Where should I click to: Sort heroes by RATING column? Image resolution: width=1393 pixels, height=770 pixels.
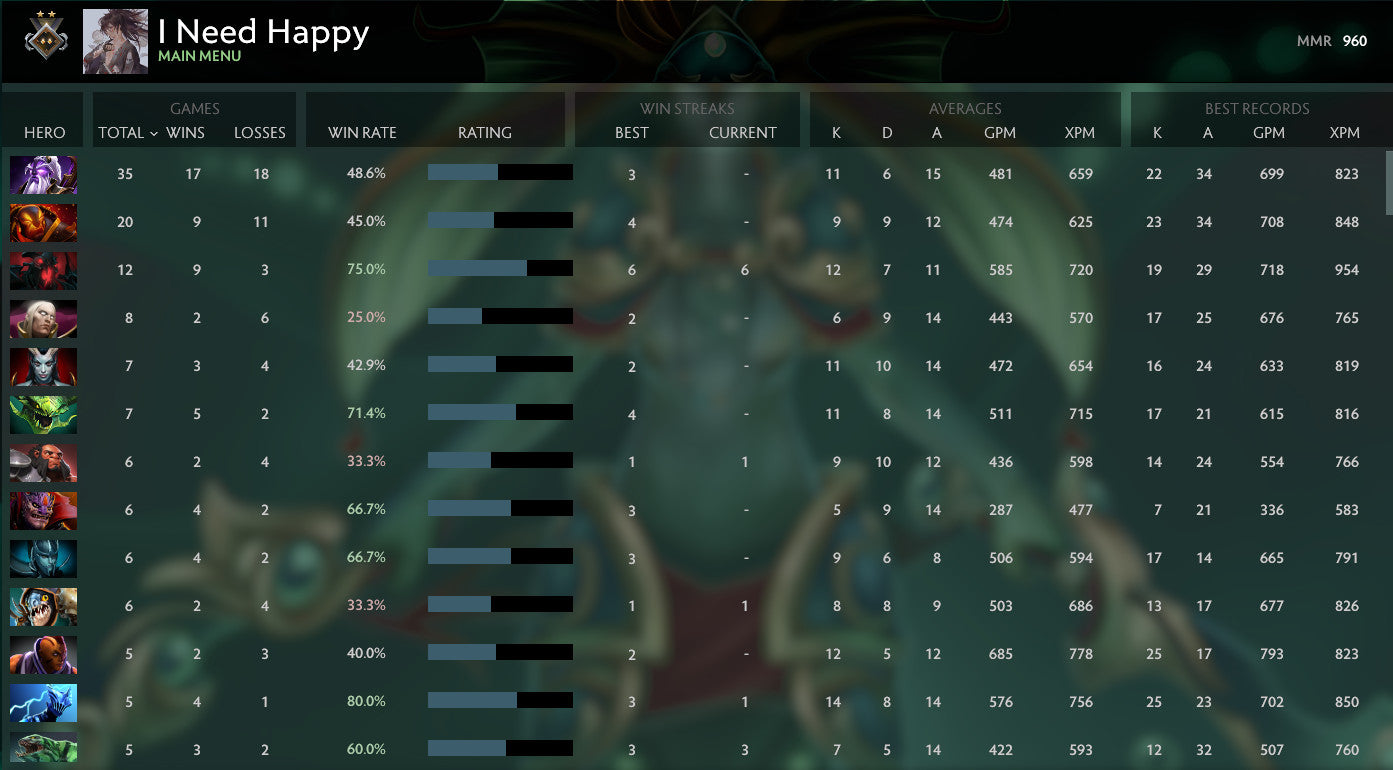[486, 132]
